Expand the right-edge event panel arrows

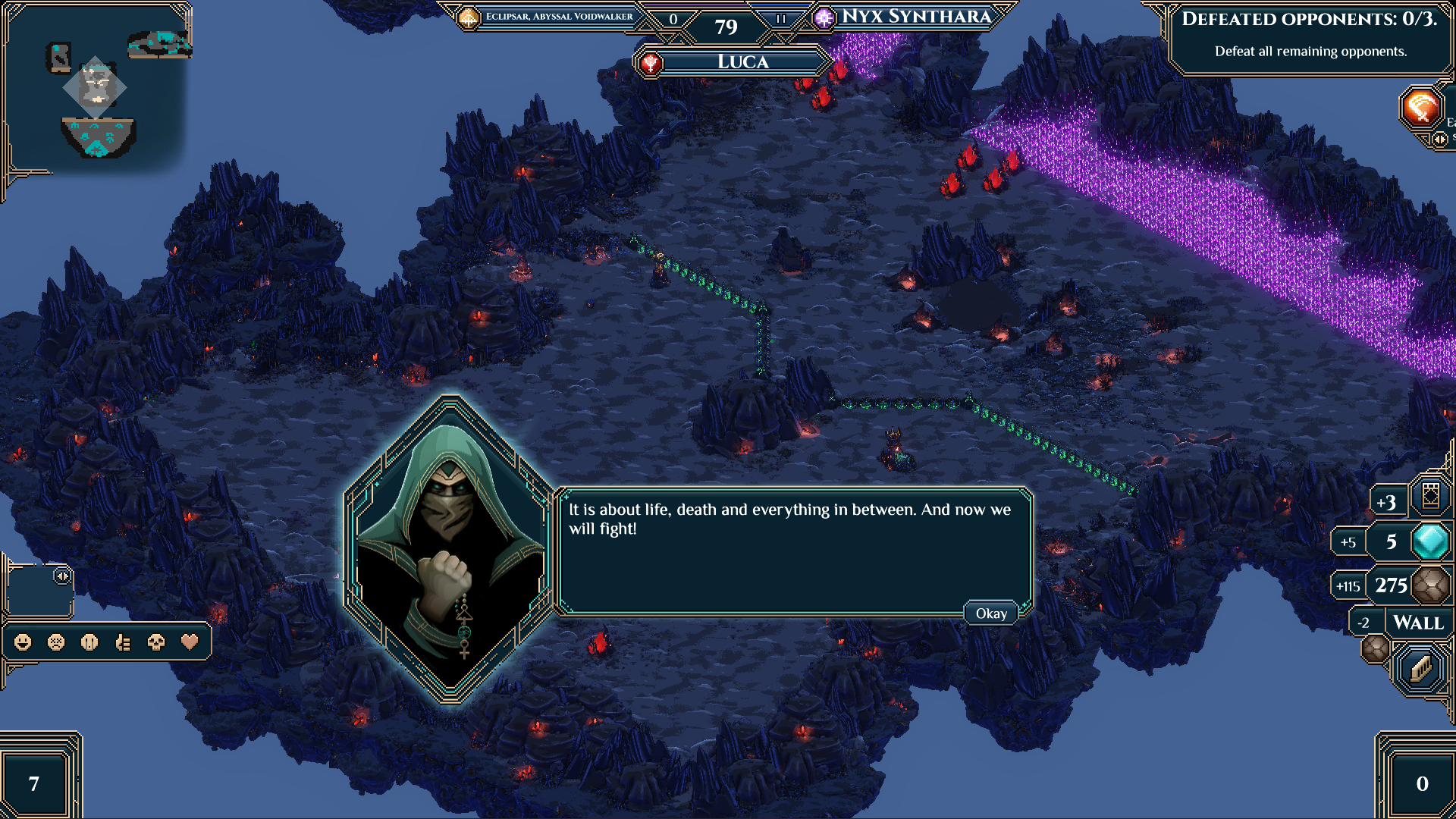[x=1439, y=139]
